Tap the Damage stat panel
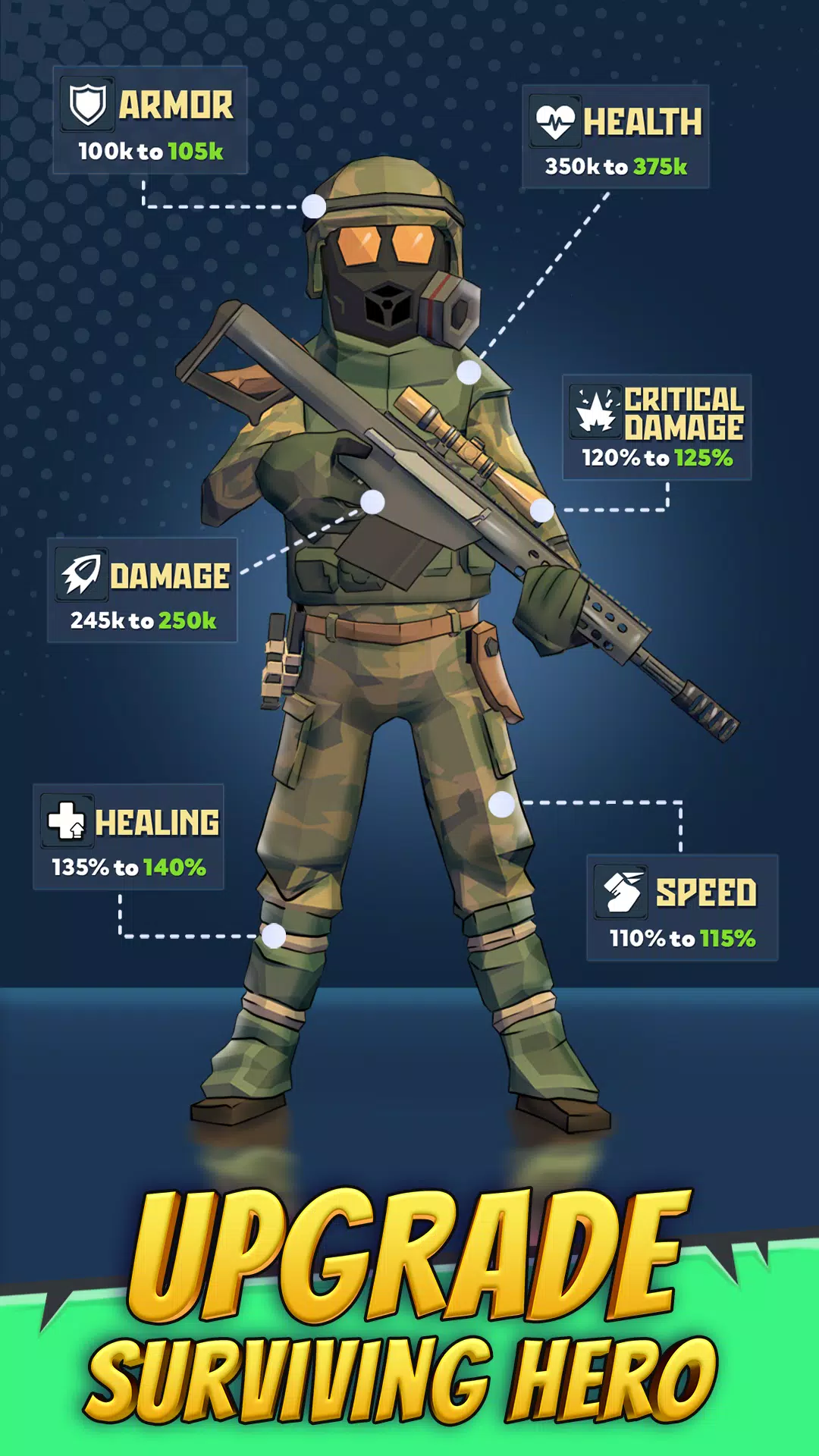The width and height of the screenshot is (819, 1456). pyautogui.click(x=143, y=591)
